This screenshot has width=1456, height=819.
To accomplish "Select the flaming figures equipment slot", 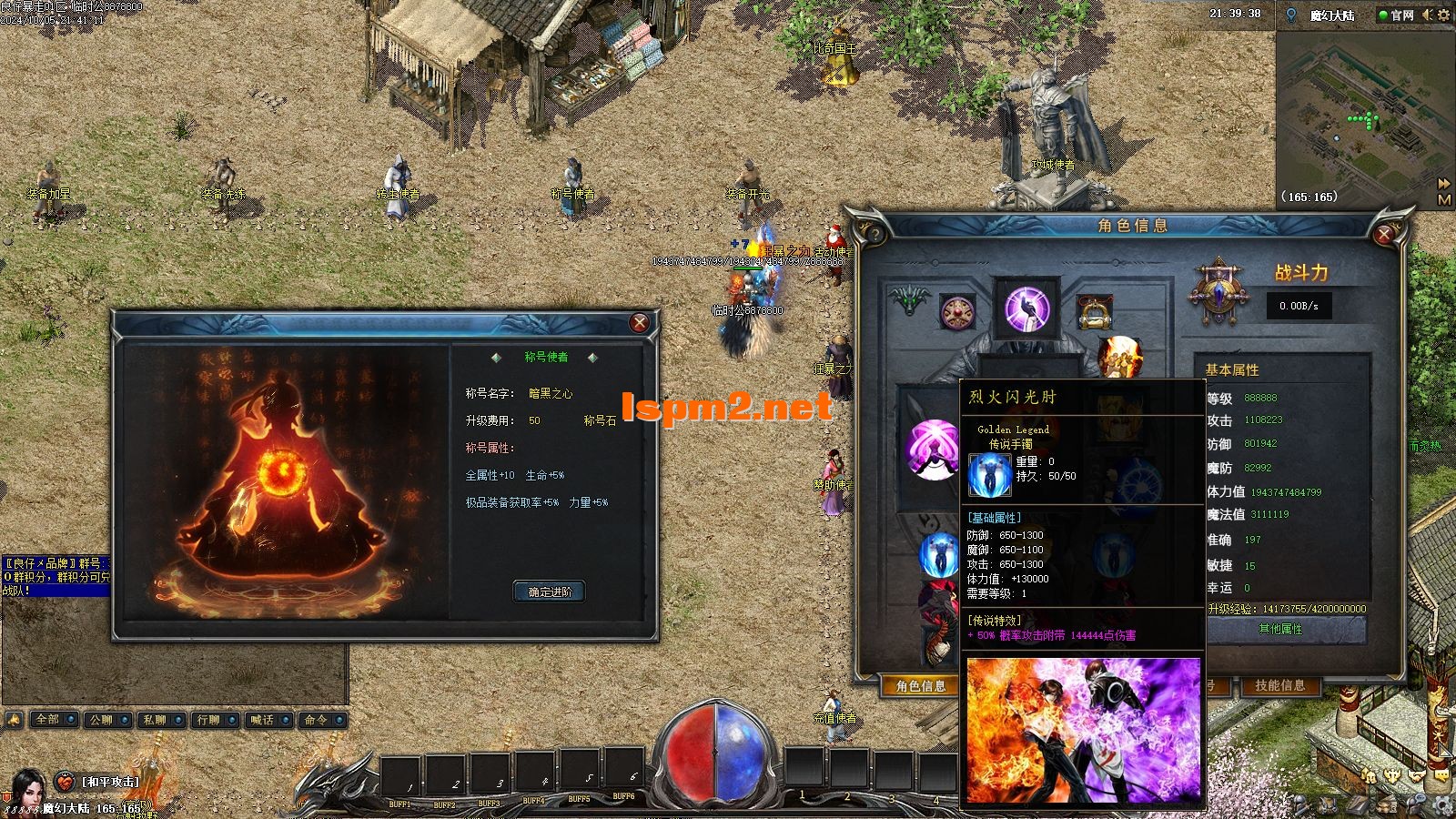I will [1120, 356].
